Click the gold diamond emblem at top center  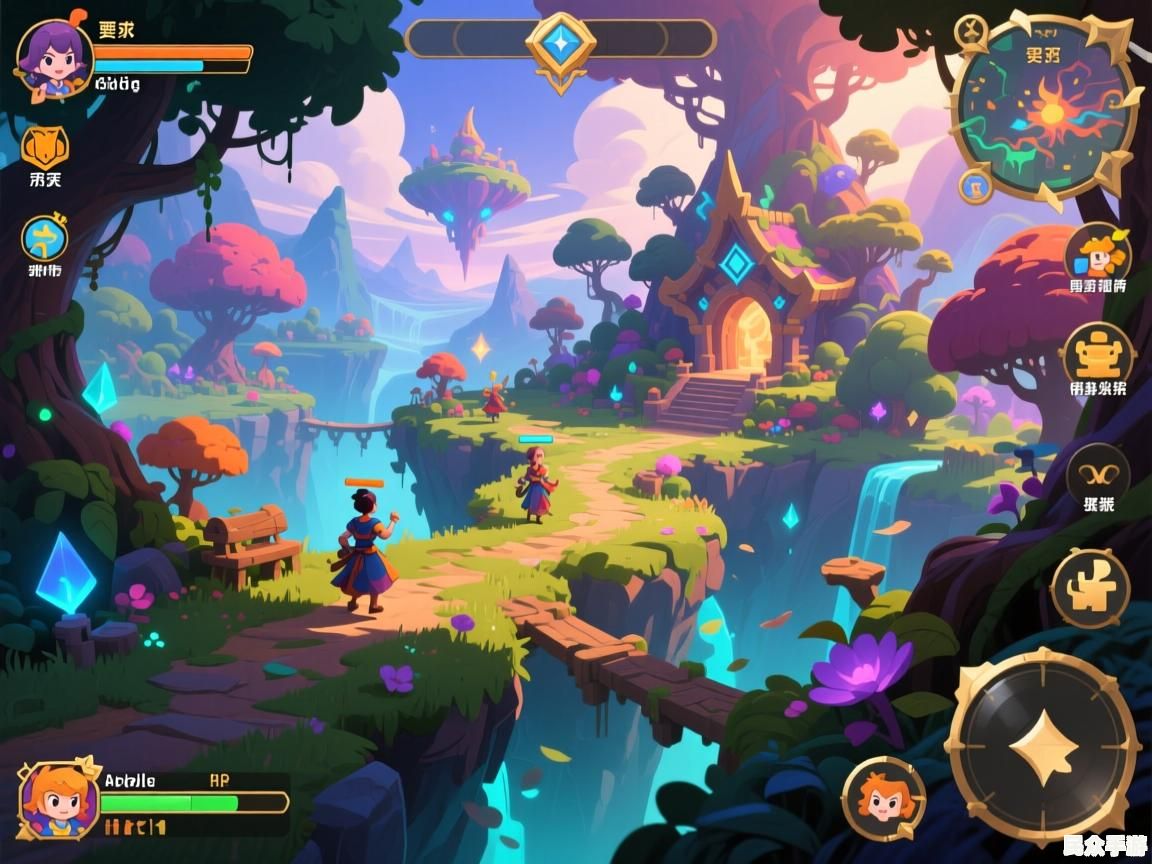pyautogui.click(x=561, y=43)
